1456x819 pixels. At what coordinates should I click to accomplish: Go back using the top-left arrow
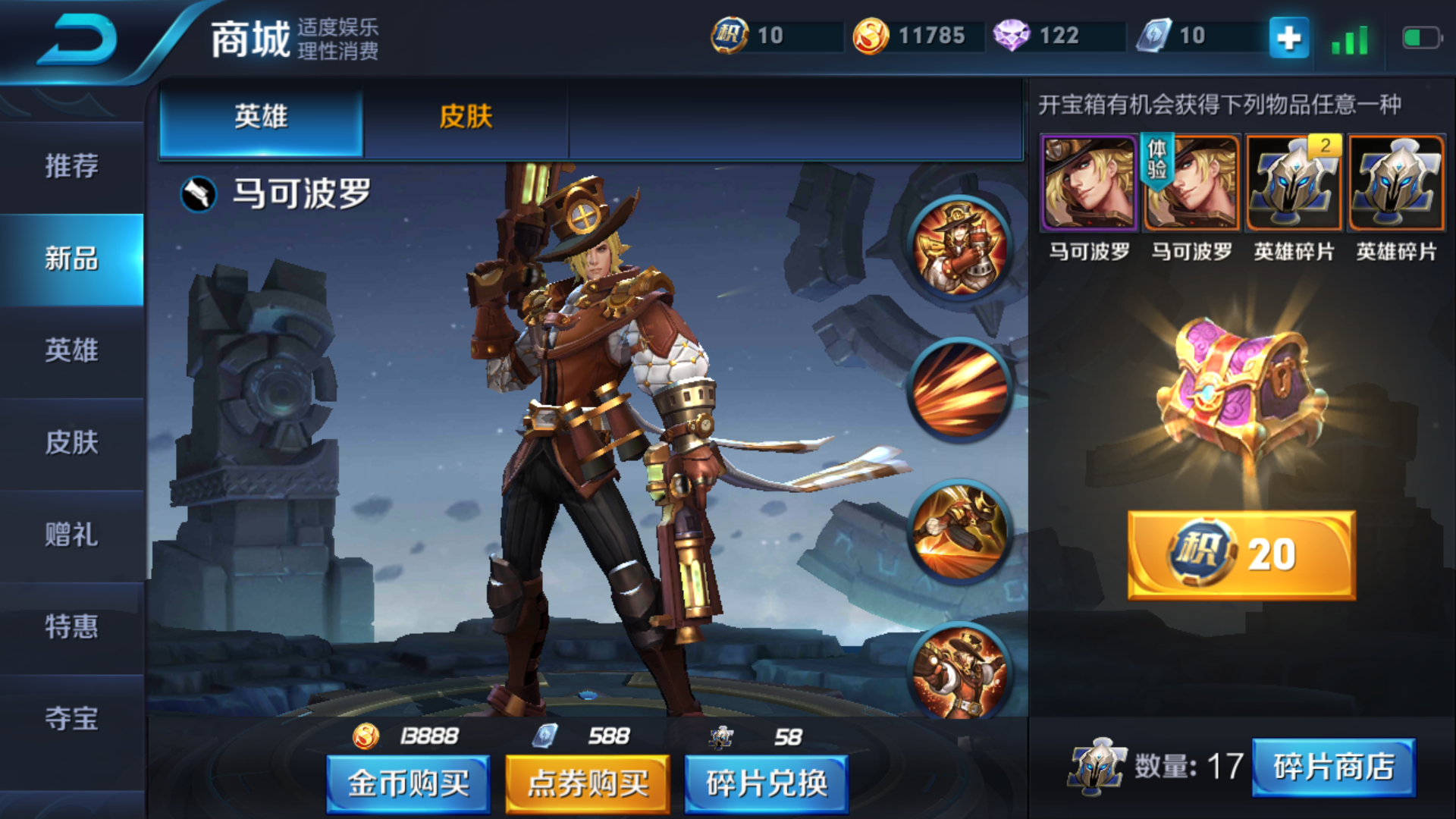[77, 39]
